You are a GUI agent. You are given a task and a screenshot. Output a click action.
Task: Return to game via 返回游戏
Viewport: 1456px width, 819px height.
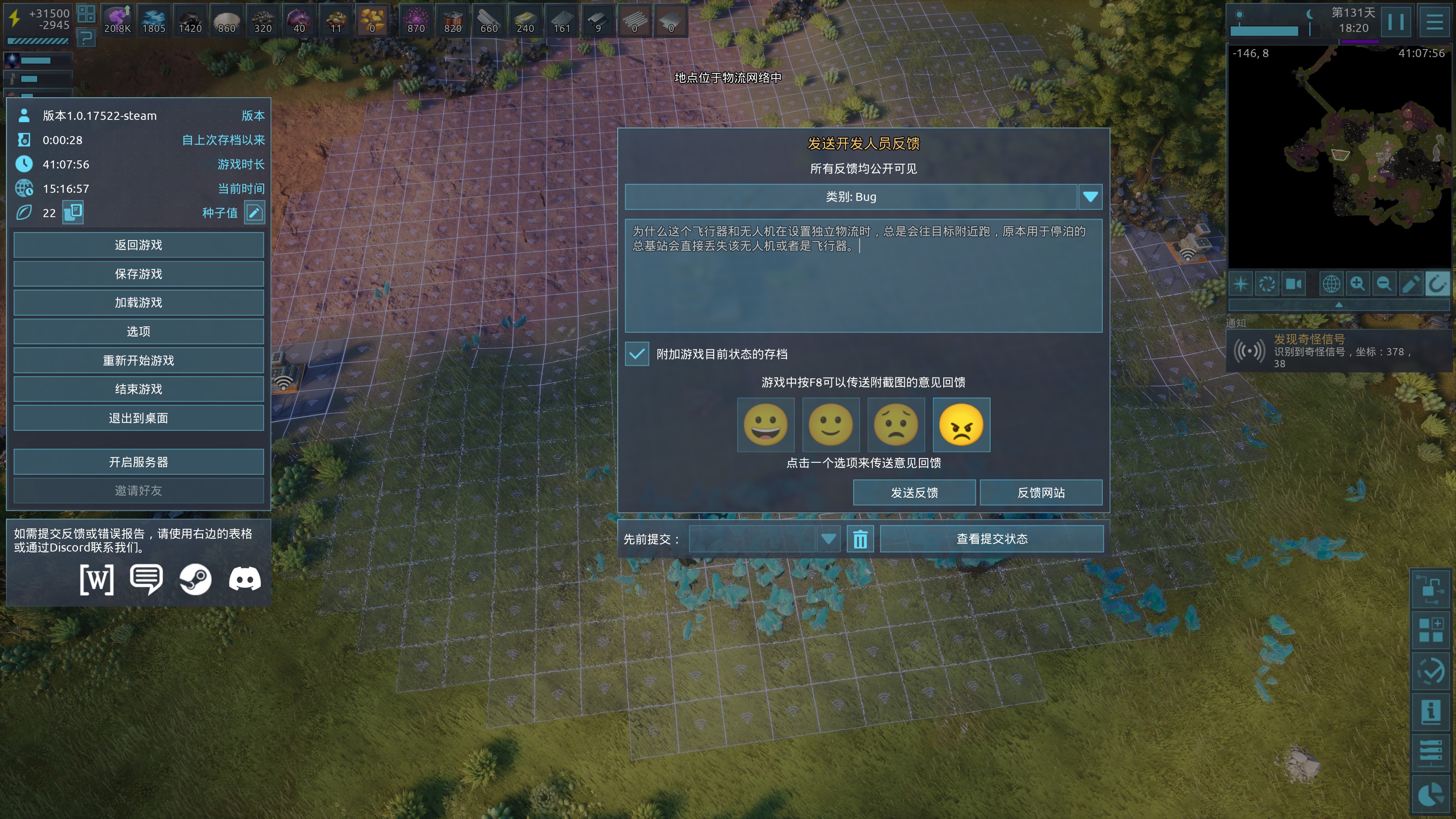(x=139, y=245)
